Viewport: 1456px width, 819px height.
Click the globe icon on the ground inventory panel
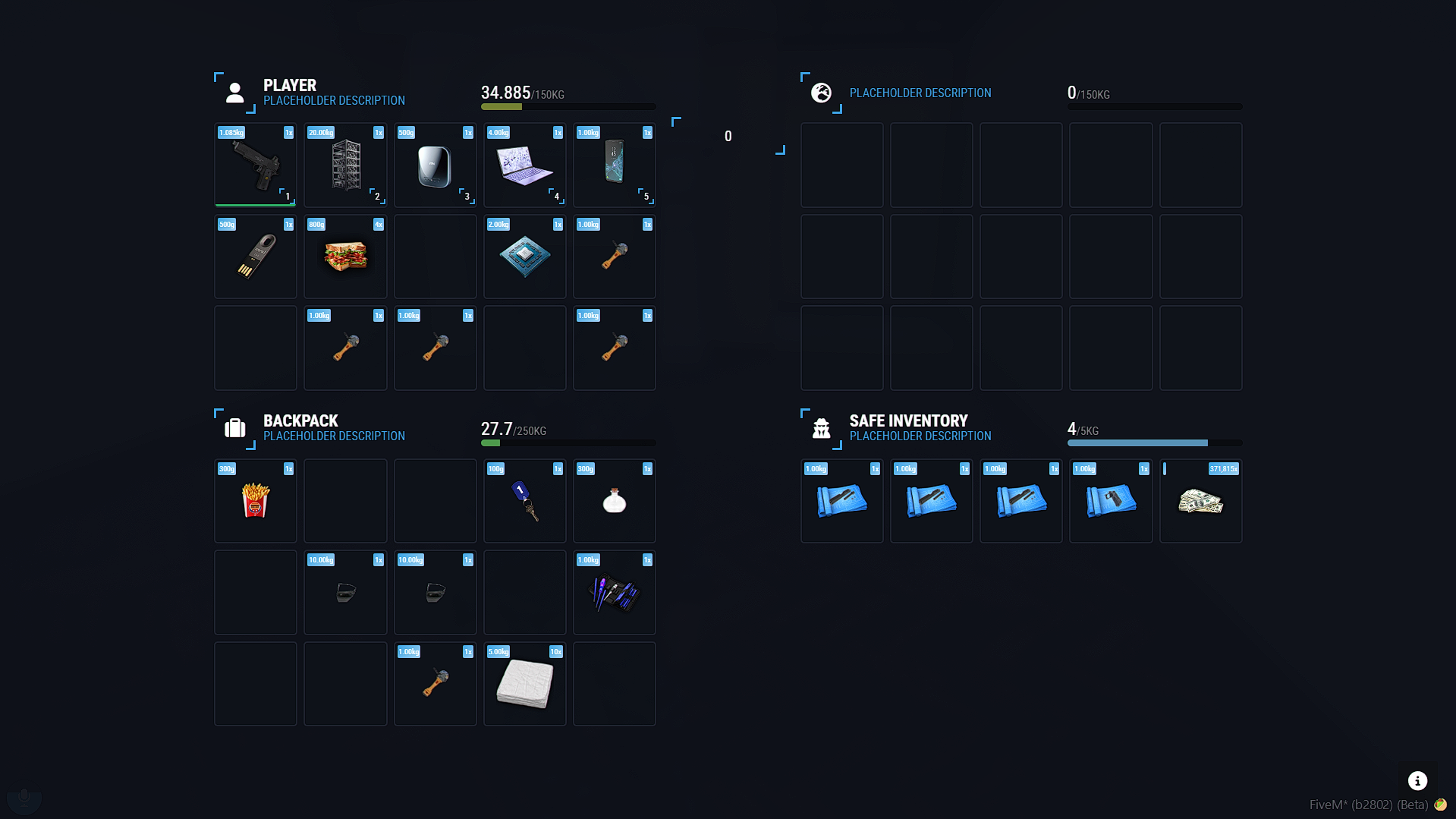(821, 93)
